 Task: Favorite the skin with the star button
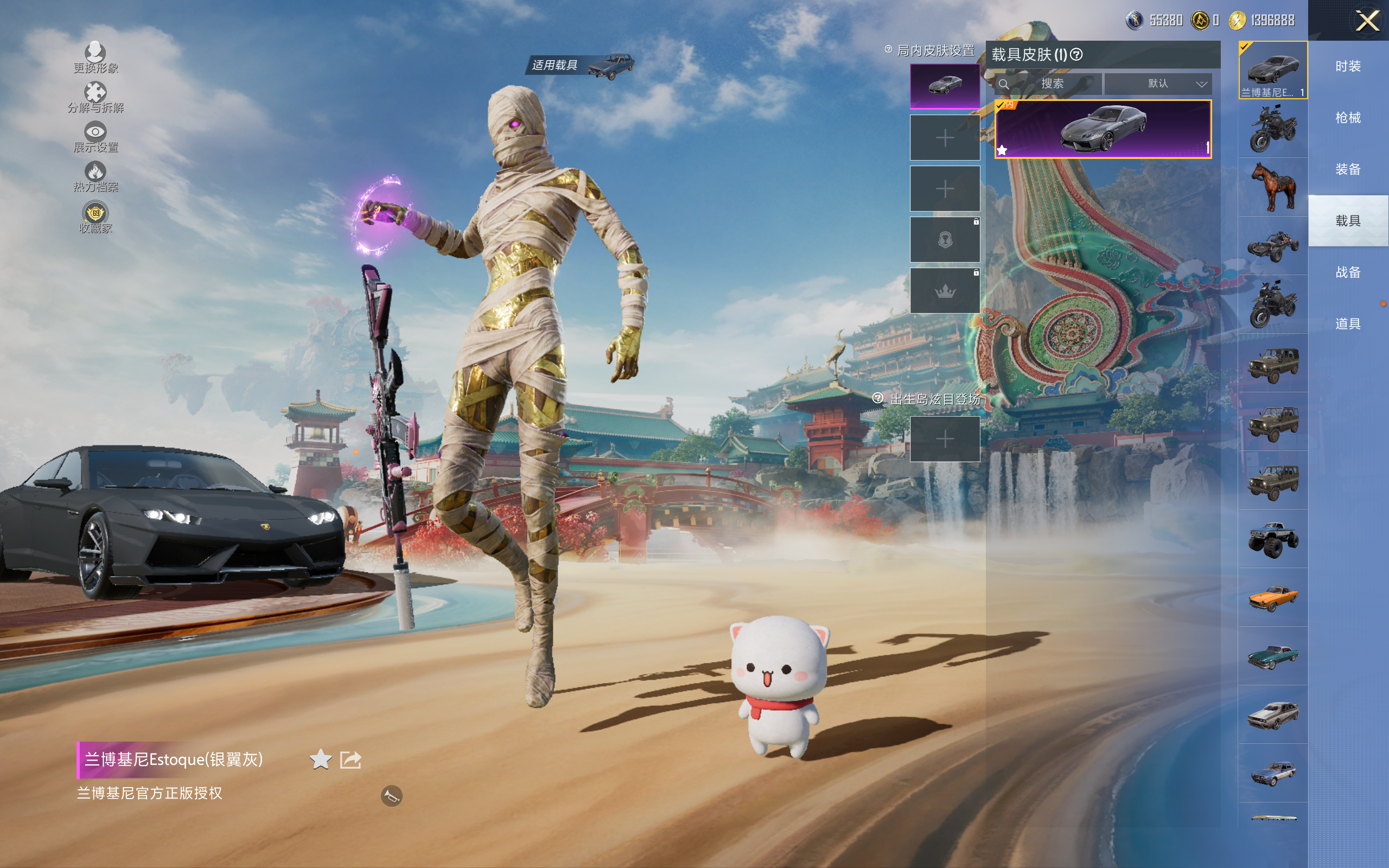point(320,759)
